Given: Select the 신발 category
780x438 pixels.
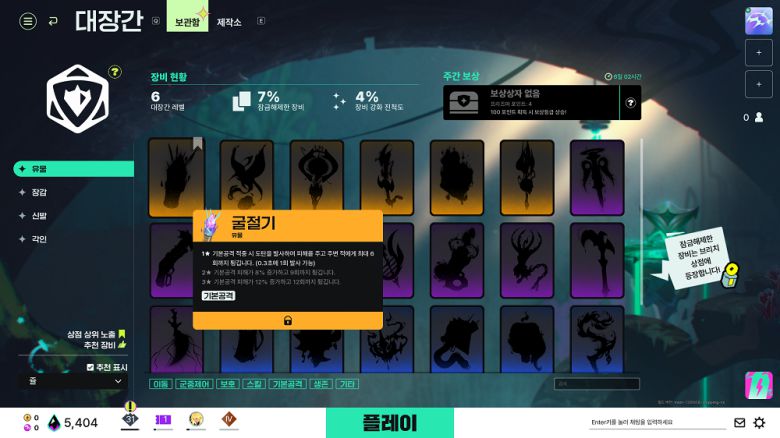Looking at the screenshot, I should tap(40, 216).
